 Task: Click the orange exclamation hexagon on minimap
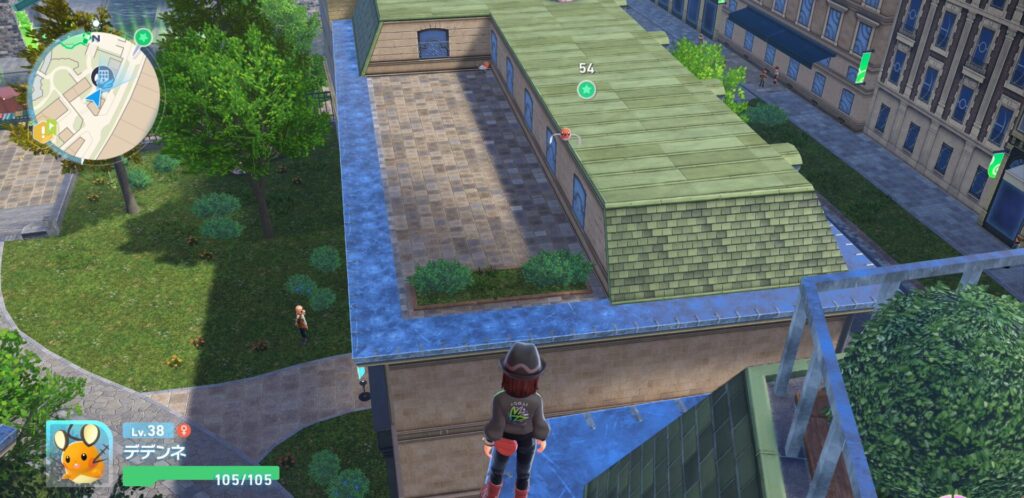click(x=44, y=130)
